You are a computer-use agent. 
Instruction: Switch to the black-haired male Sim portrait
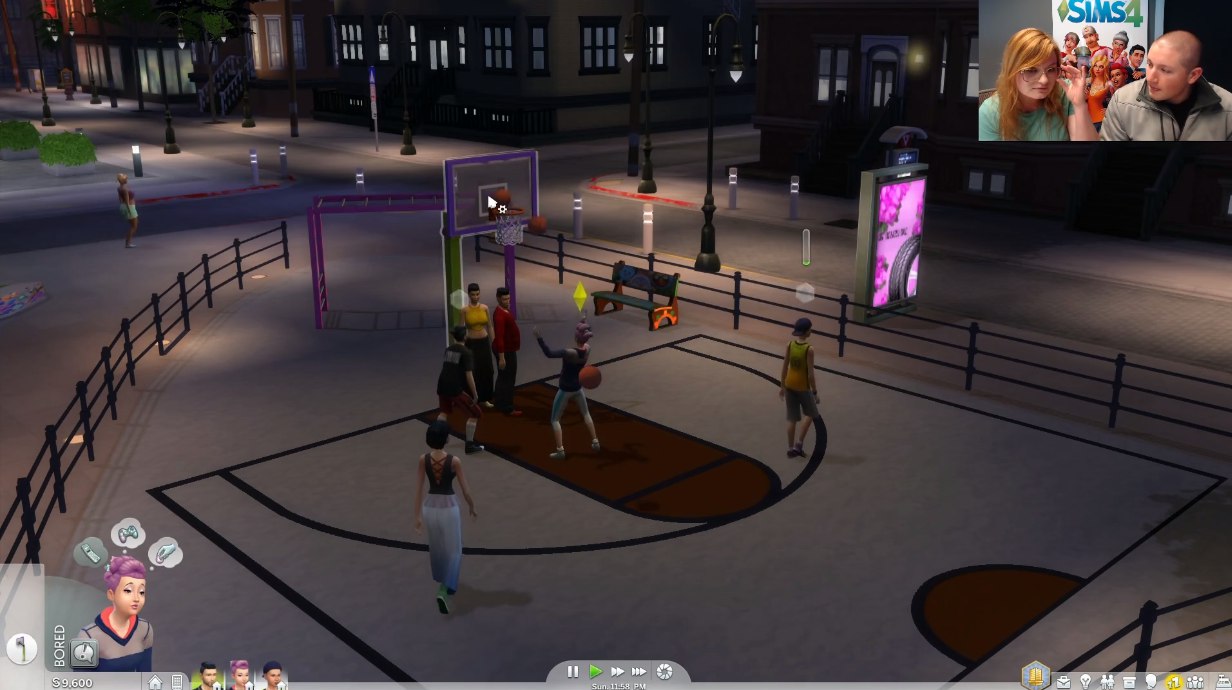(209, 677)
